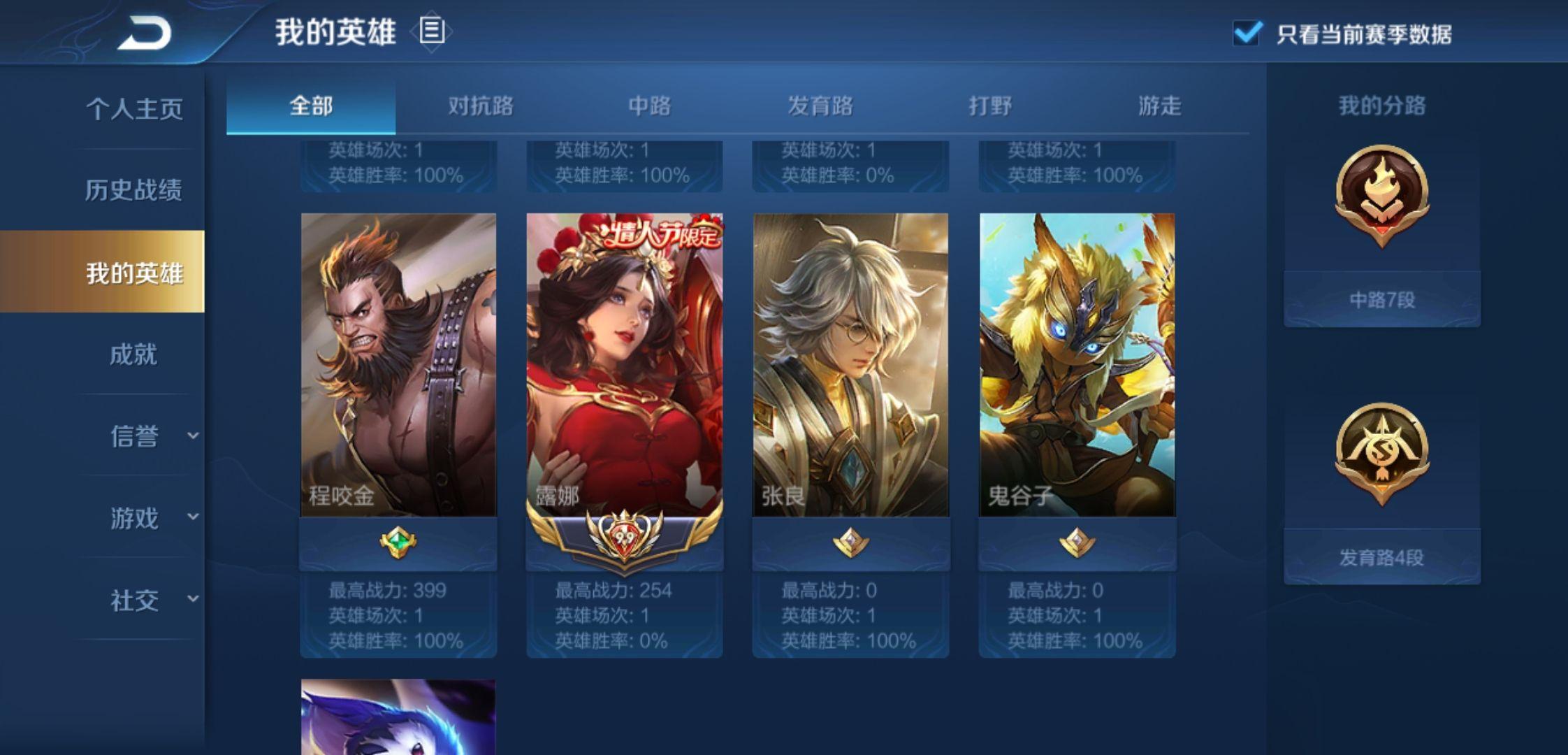1568x755 pixels.
Task: Open the 个人主页 menu entry
Action: tap(134, 109)
